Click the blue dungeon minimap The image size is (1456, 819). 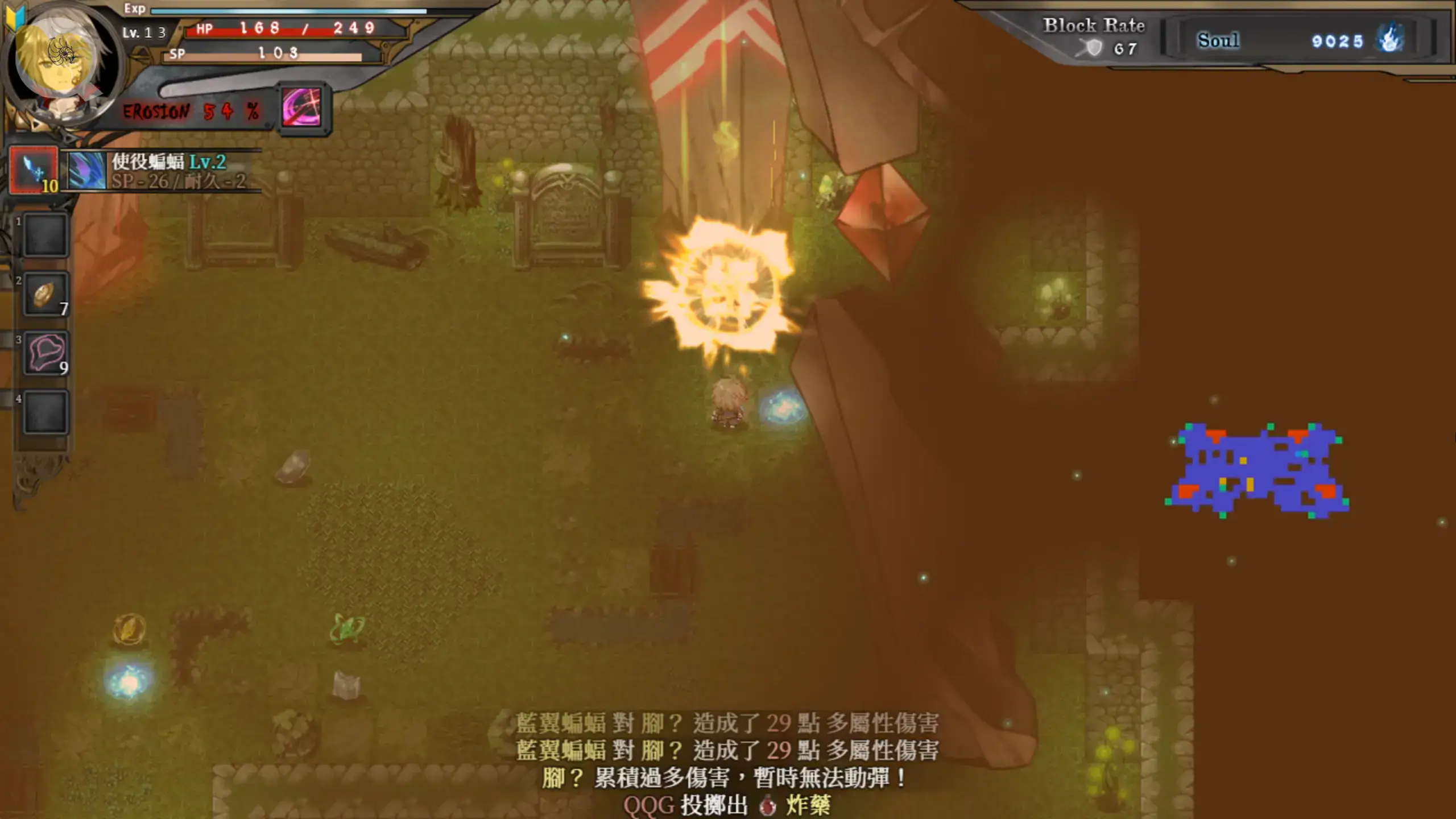1258,470
